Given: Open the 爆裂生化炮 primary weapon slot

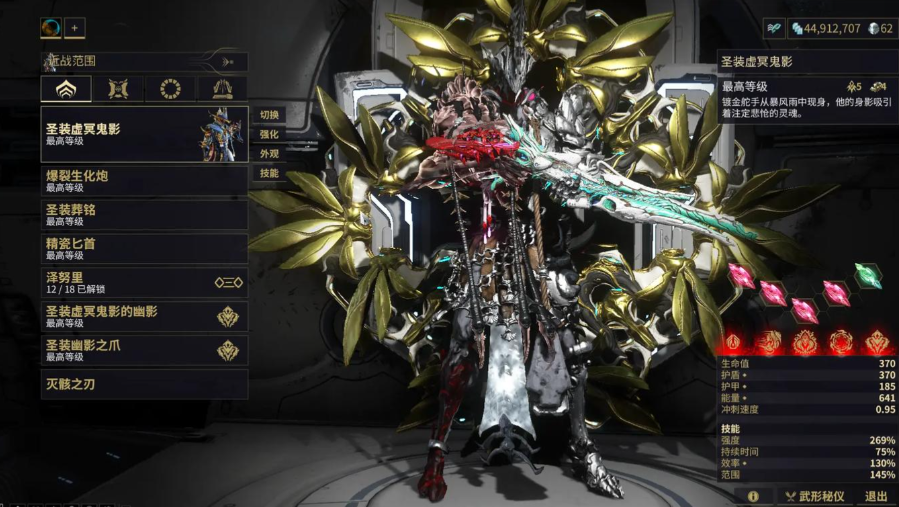Looking at the screenshot, I should 145,181.
